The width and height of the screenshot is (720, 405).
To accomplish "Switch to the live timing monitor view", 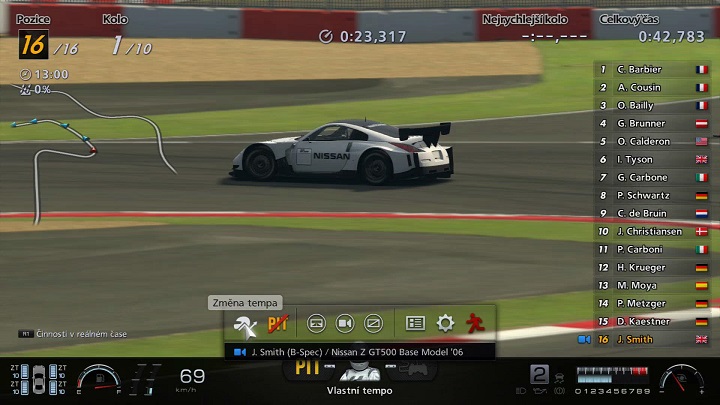I will 316,323.
